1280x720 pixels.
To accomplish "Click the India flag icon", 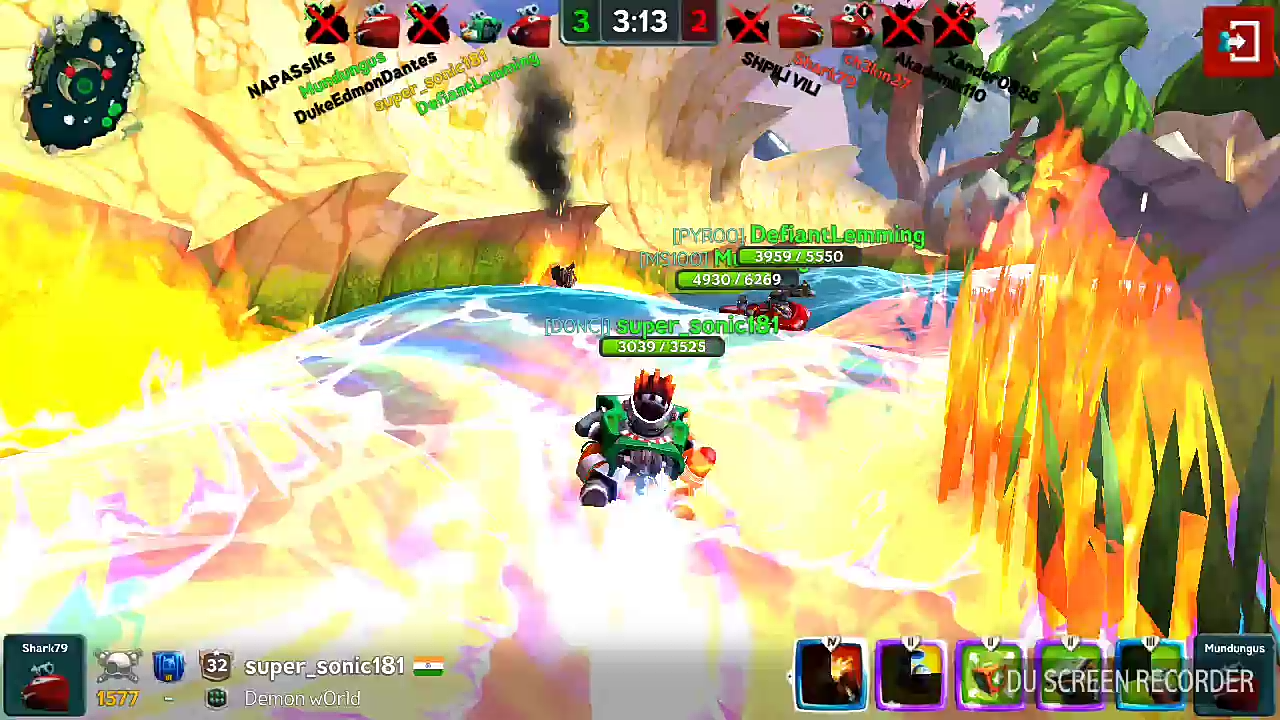I will 427,666.
